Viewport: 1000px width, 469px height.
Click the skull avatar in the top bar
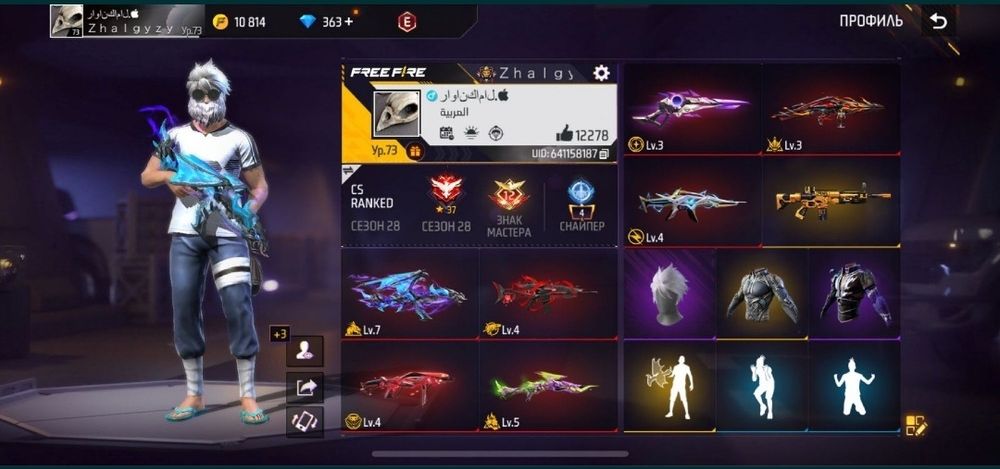(x=67, y=20)
